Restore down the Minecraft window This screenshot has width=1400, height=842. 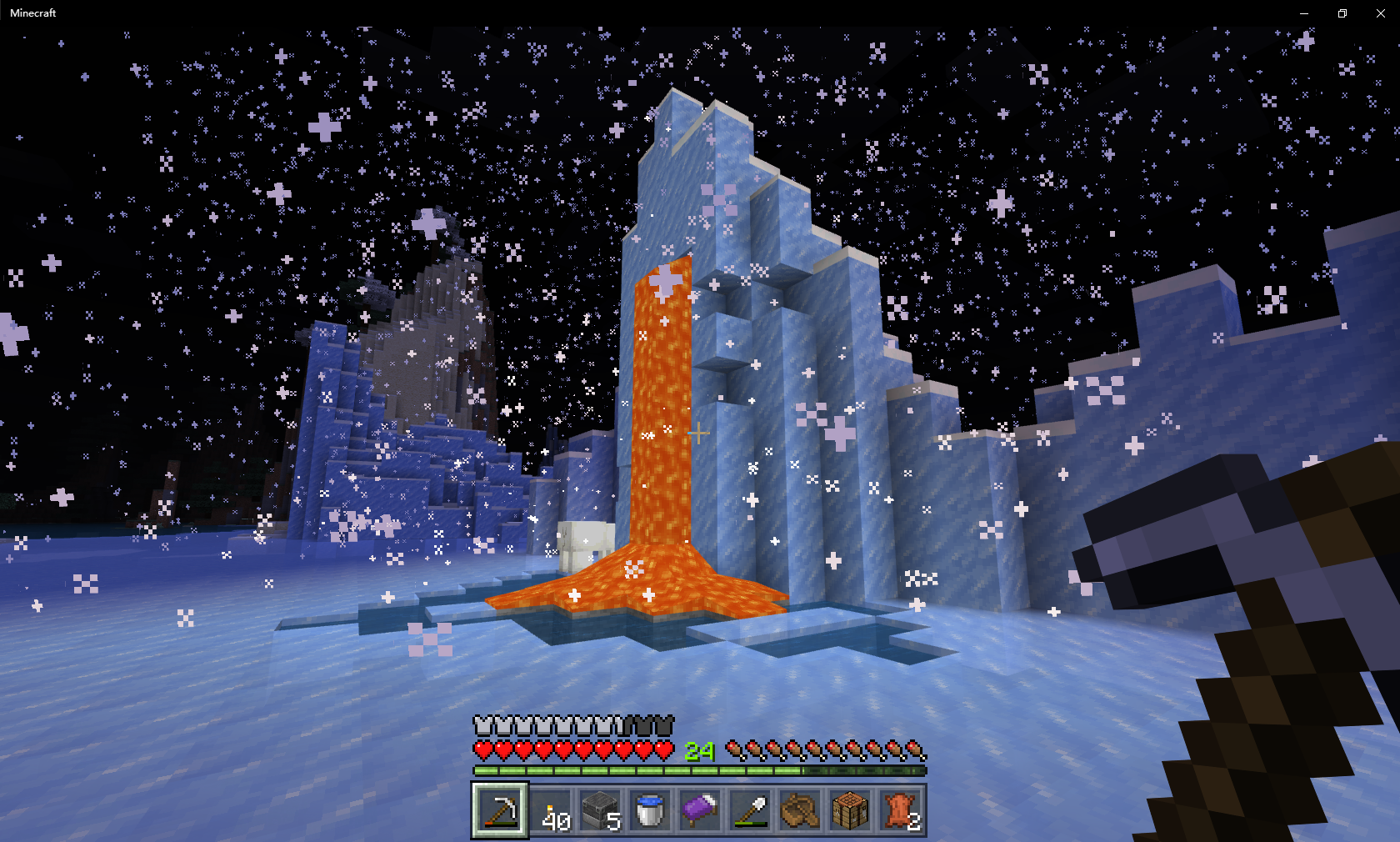click(1342, 13)
